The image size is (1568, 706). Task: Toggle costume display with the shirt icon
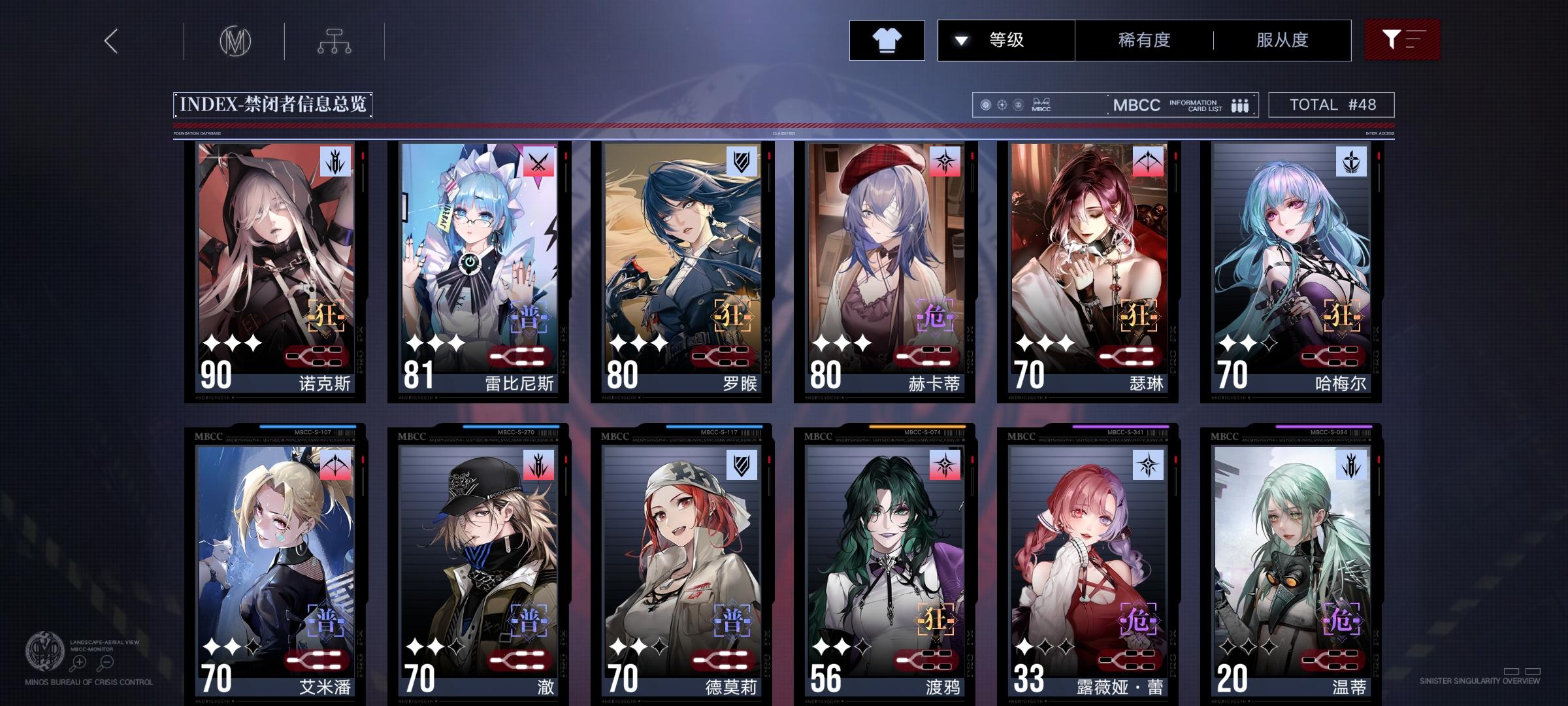tap(887, 40)
